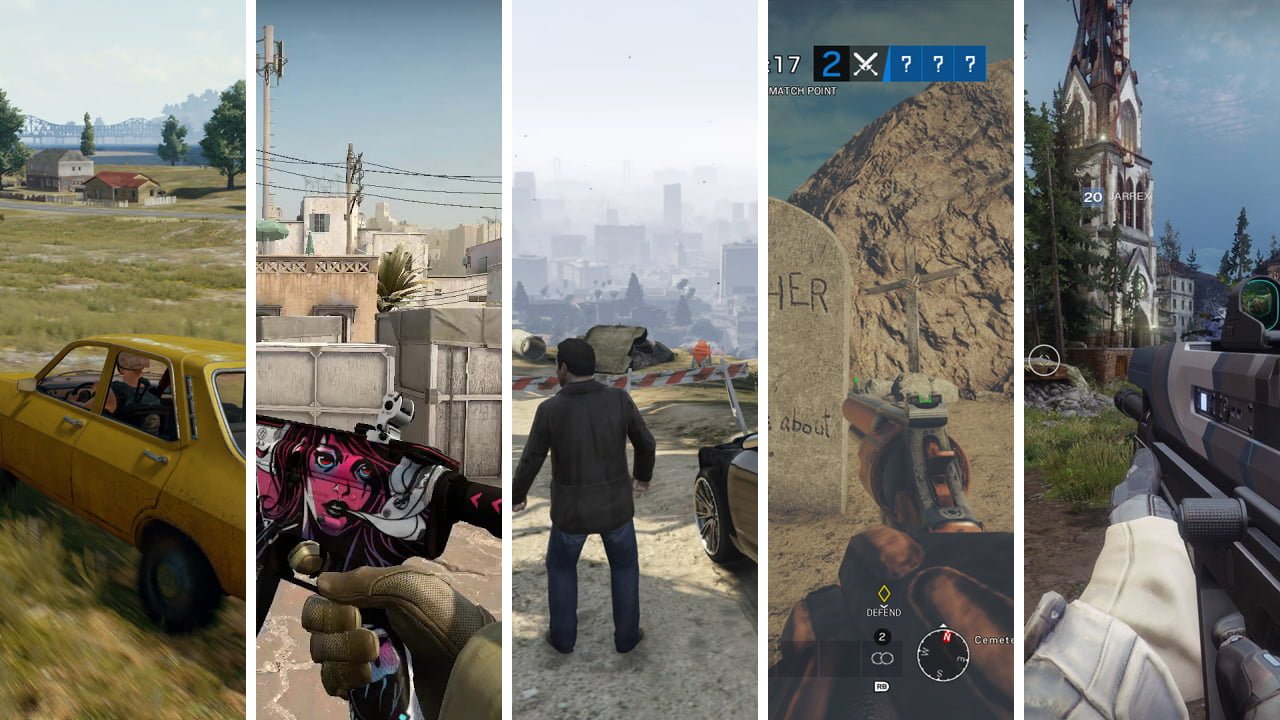Click the round timer showing 17

pyautogui.click(x=786, y=62)
